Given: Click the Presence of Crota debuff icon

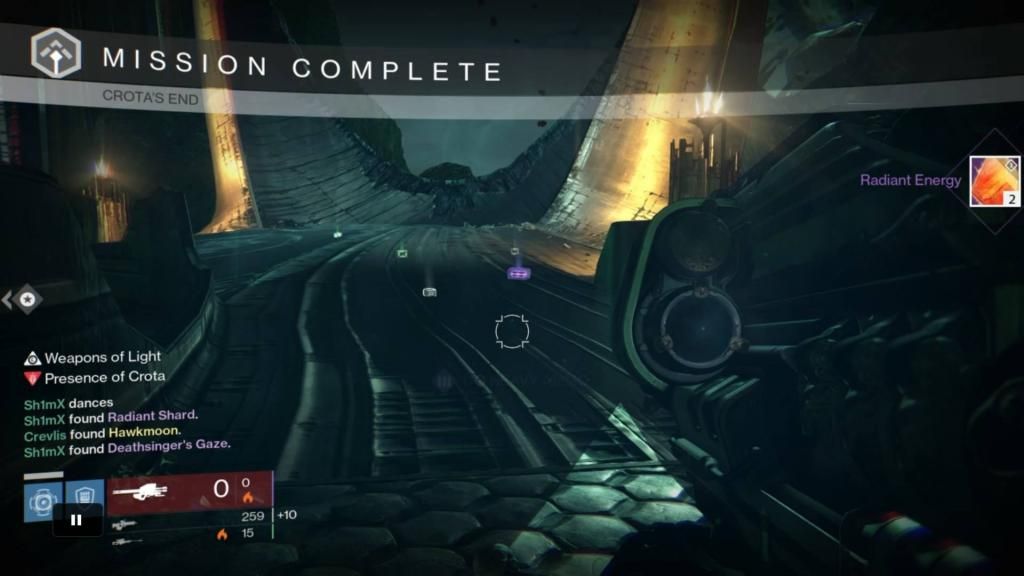Looking at the screenshot, I should click(x=33, y=378).
